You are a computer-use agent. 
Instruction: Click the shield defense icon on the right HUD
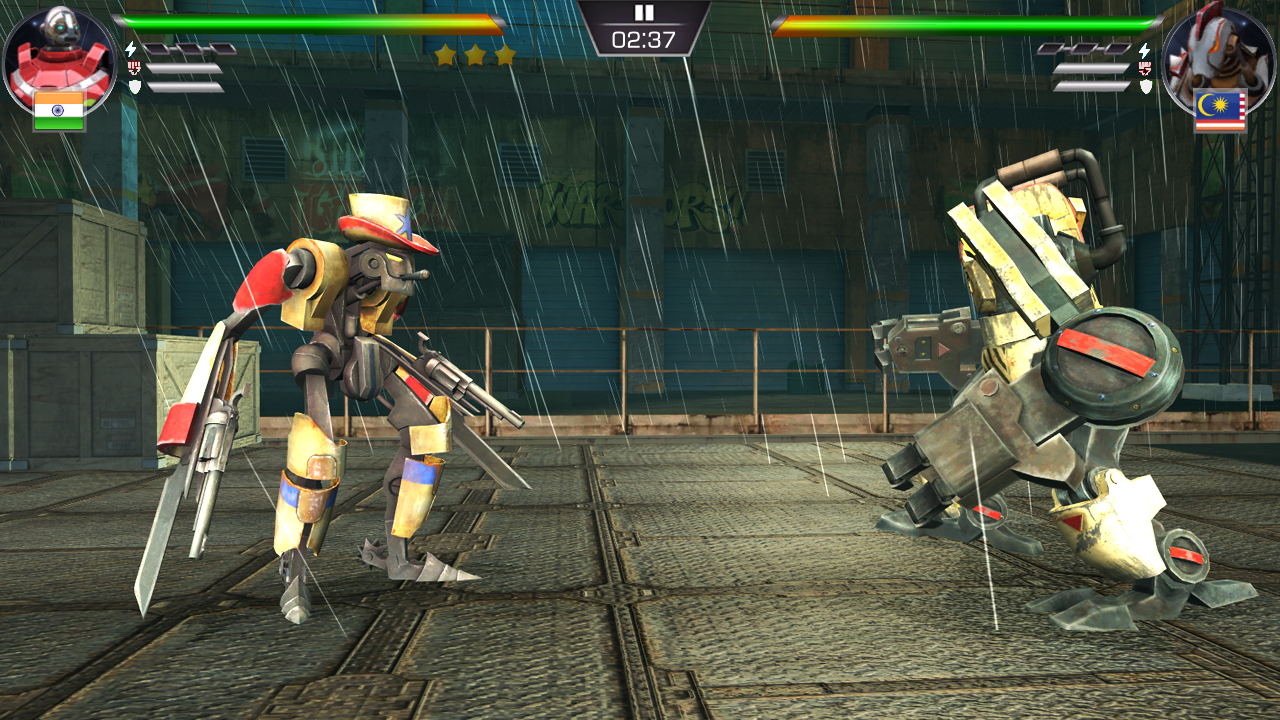click(x=1146, y=86)
